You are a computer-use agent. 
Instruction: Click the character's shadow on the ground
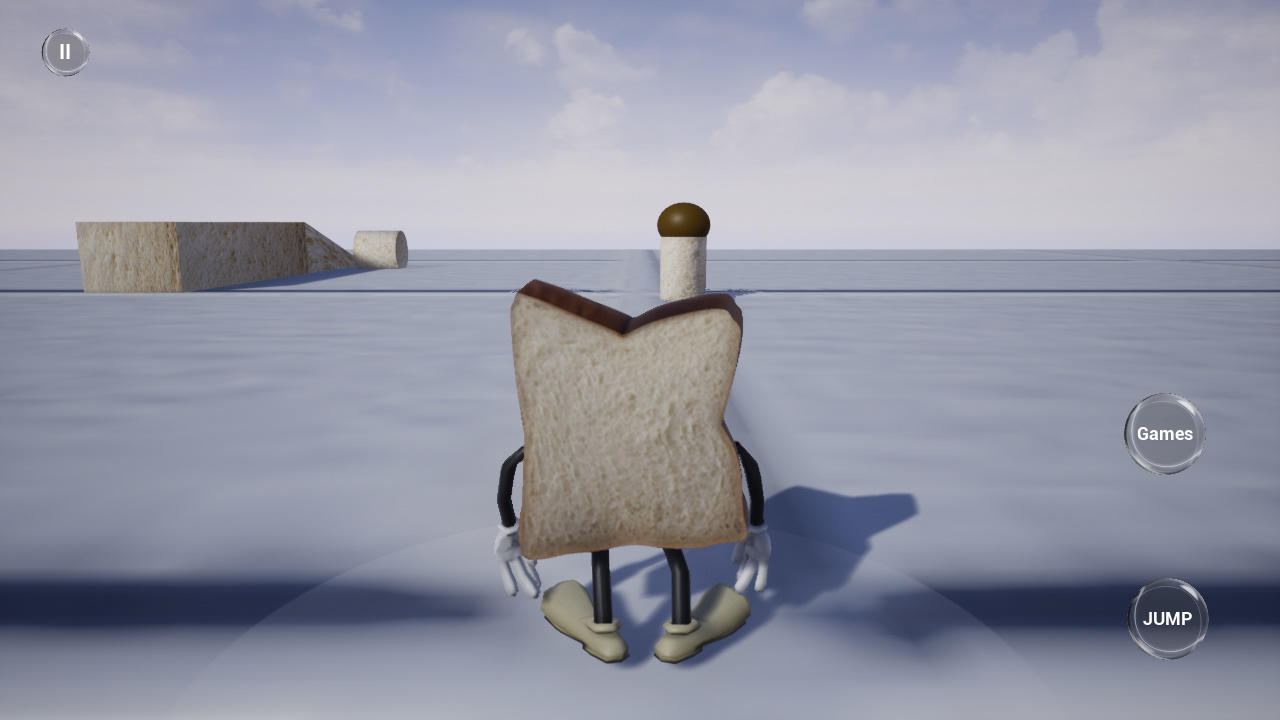coord(850,510)
